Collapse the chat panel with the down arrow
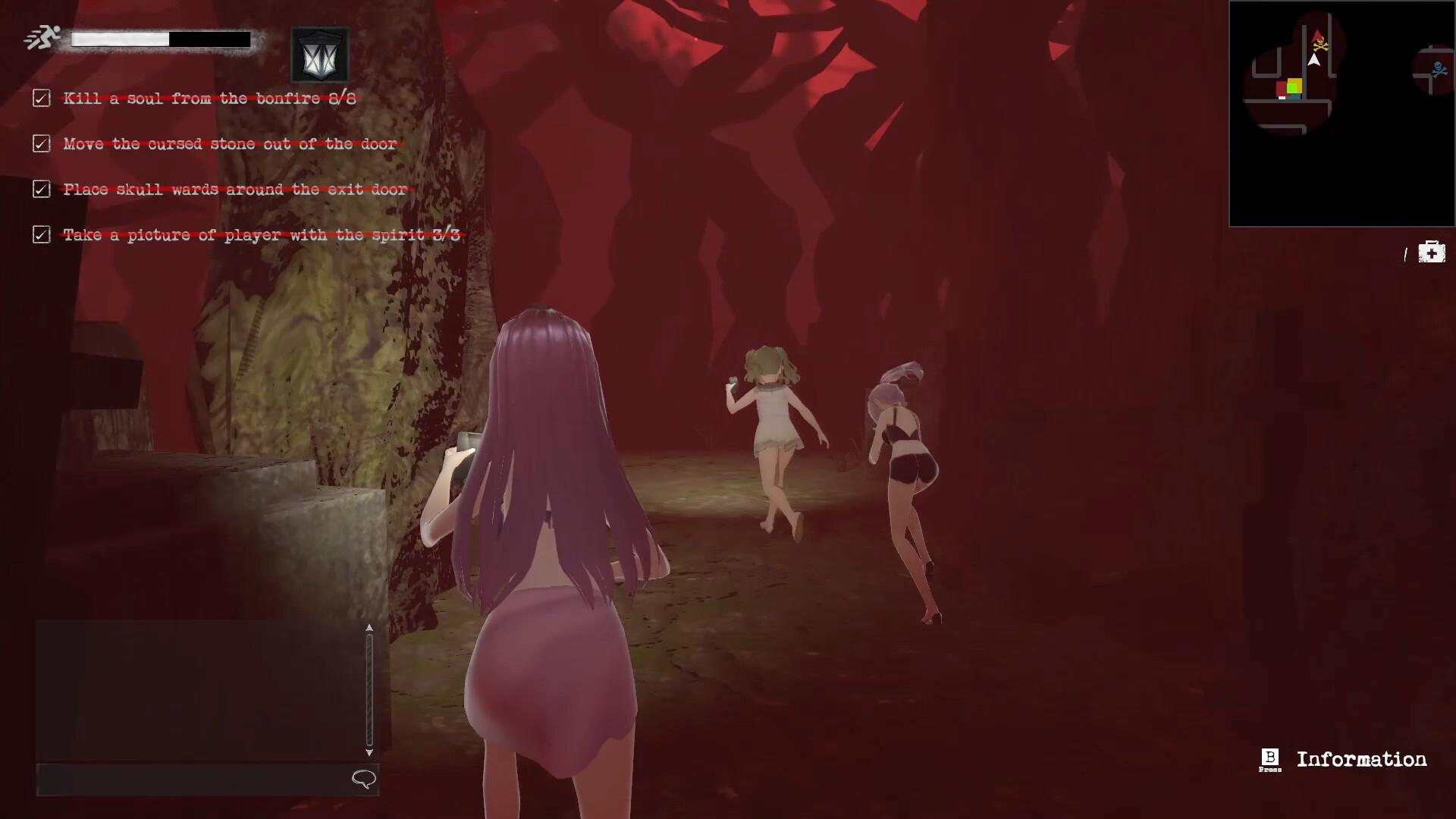 point(369,753)
